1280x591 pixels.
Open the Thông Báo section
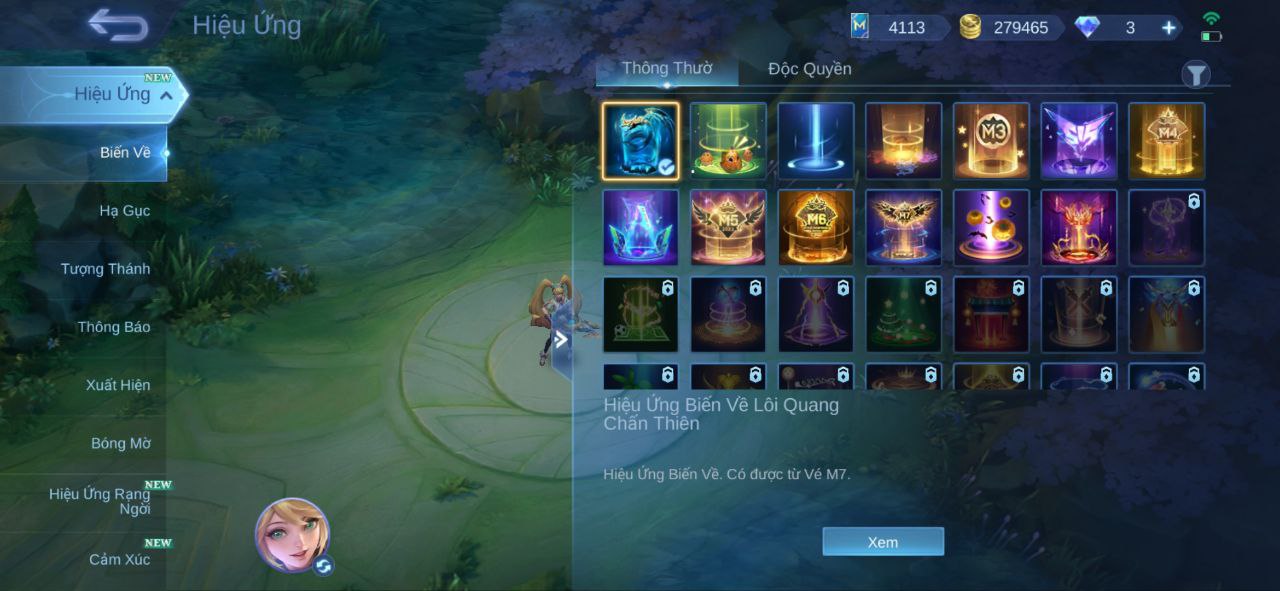[x=114, y=327]
